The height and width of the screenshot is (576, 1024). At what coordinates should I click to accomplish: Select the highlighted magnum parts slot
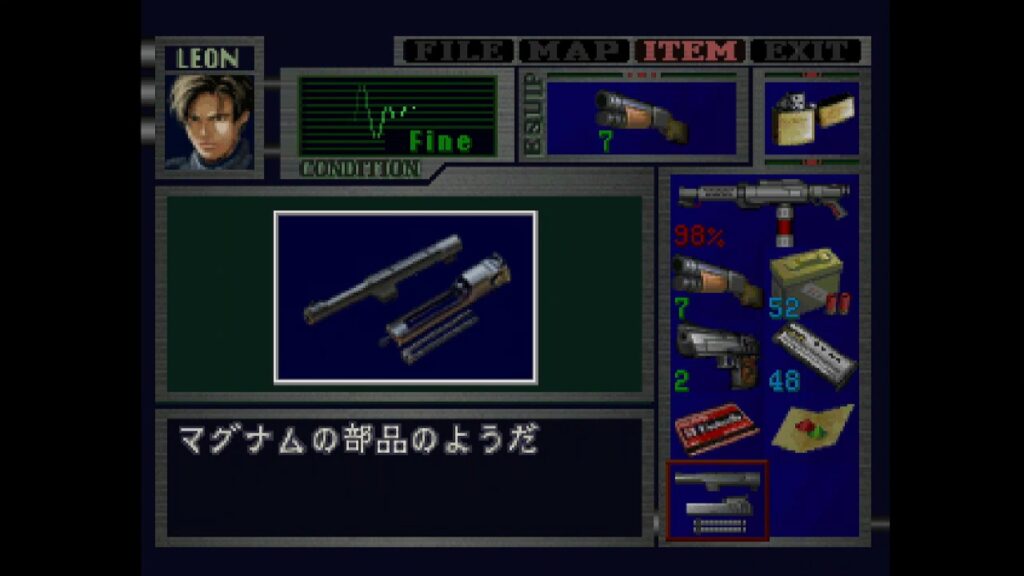pyautogui.click(x=716, y=499)
